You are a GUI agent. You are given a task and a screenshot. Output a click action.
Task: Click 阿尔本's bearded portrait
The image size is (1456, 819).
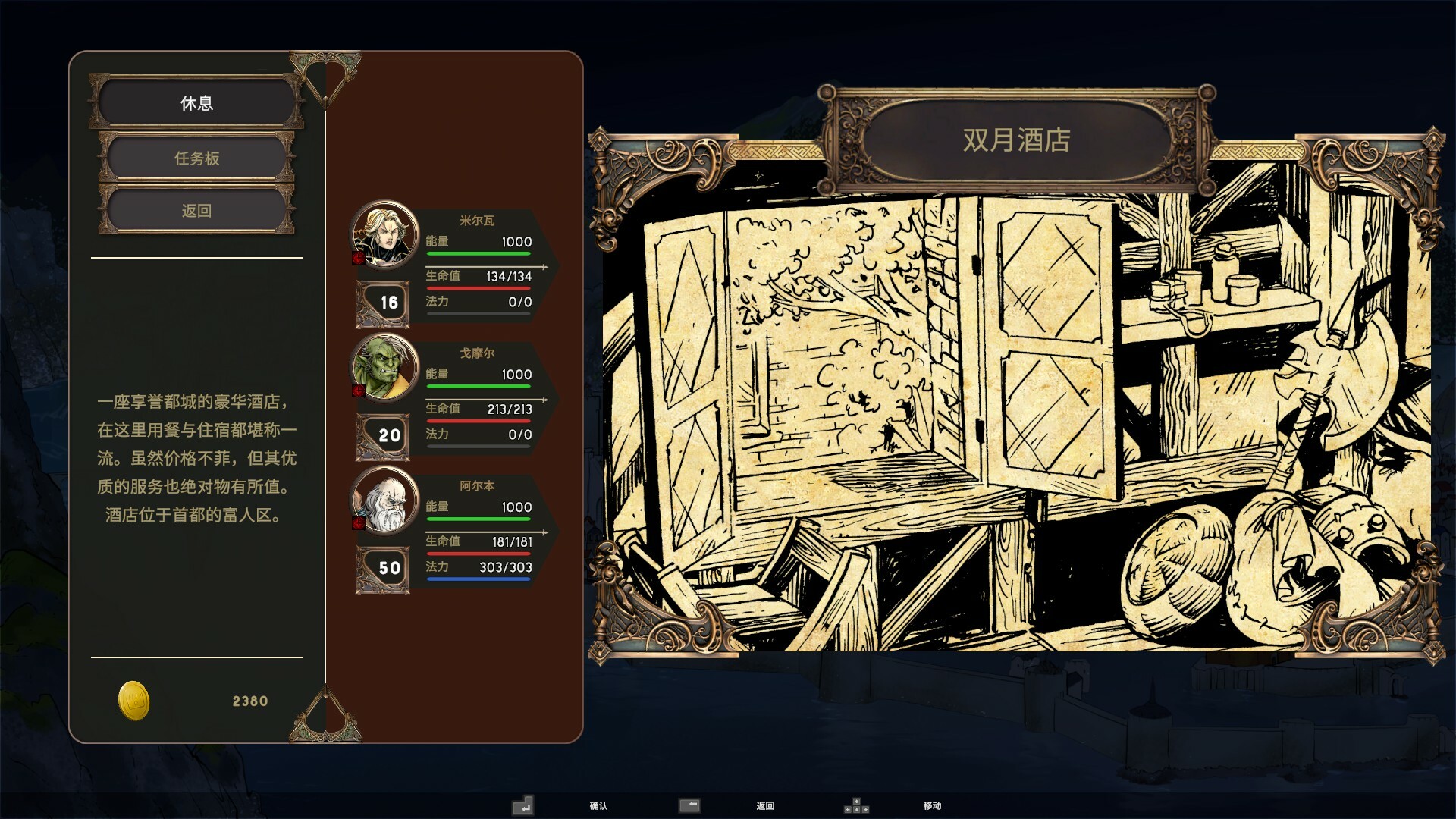[x=382, y=499]
